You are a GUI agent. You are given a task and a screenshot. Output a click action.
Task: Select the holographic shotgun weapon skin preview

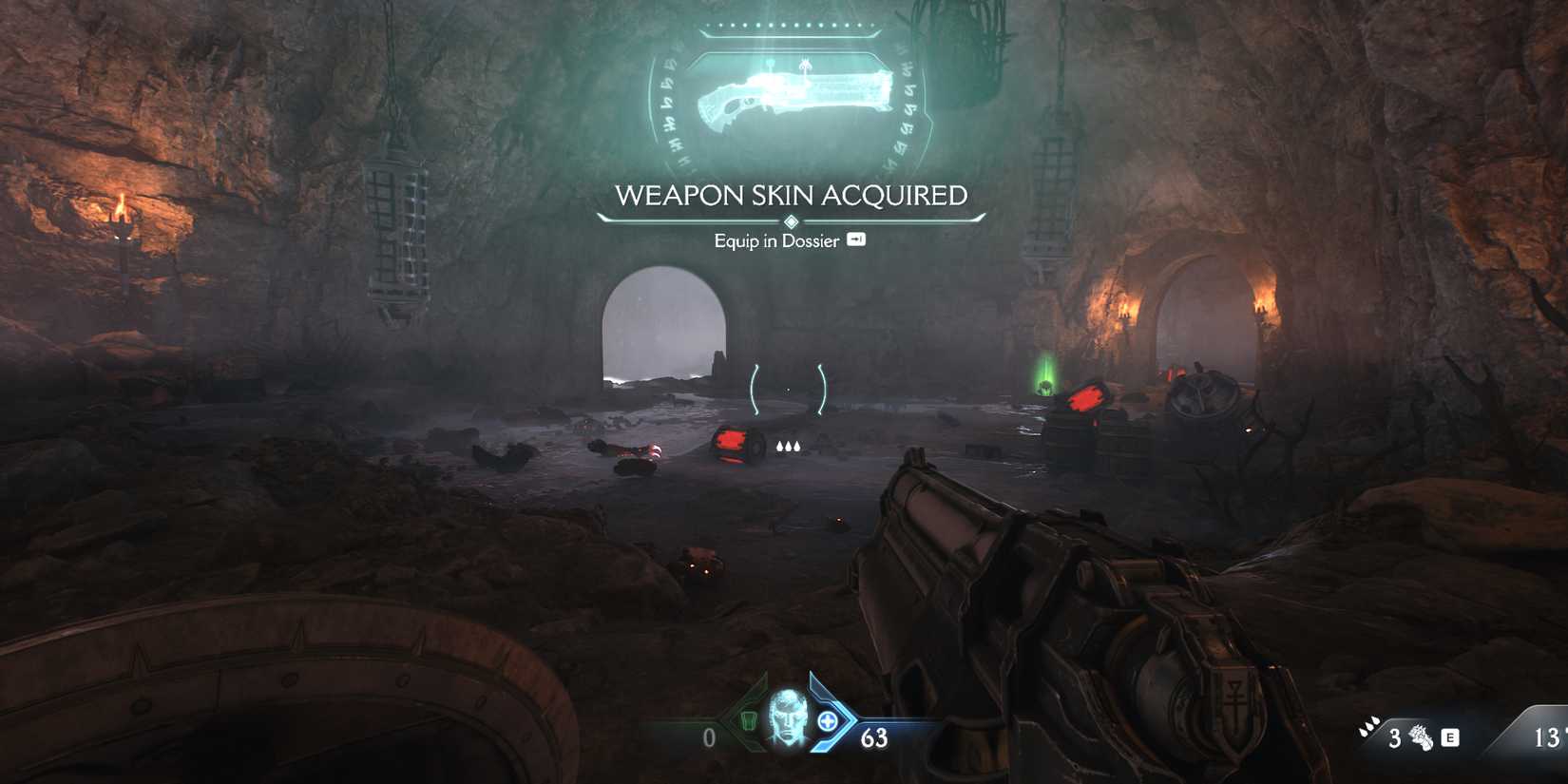pos(794,95)
